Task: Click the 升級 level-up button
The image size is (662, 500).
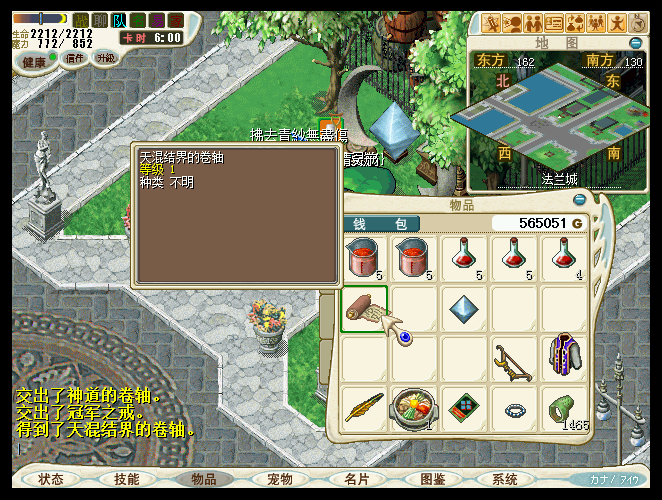Action: point(104,58)
